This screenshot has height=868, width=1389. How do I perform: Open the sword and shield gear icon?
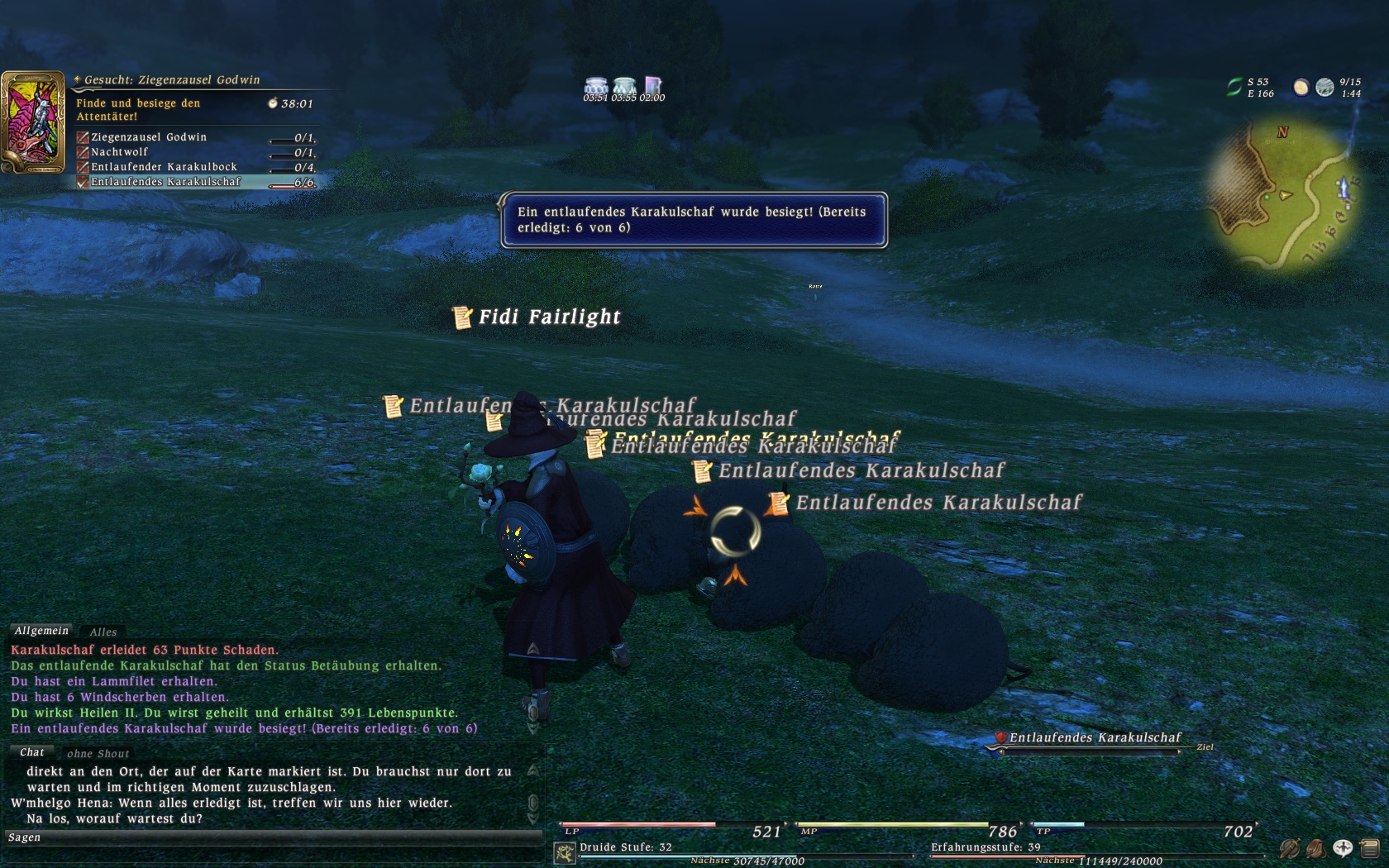[x=1289, y=848]
